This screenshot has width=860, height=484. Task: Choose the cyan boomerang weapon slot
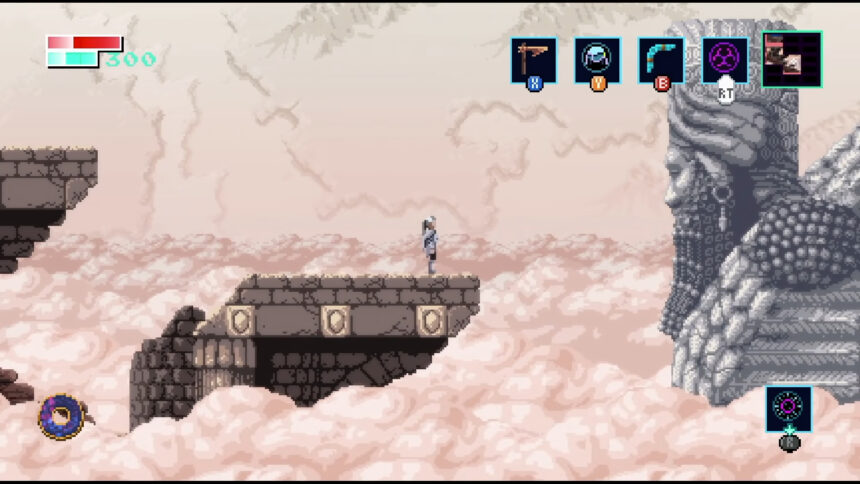[x=661, y=60]
